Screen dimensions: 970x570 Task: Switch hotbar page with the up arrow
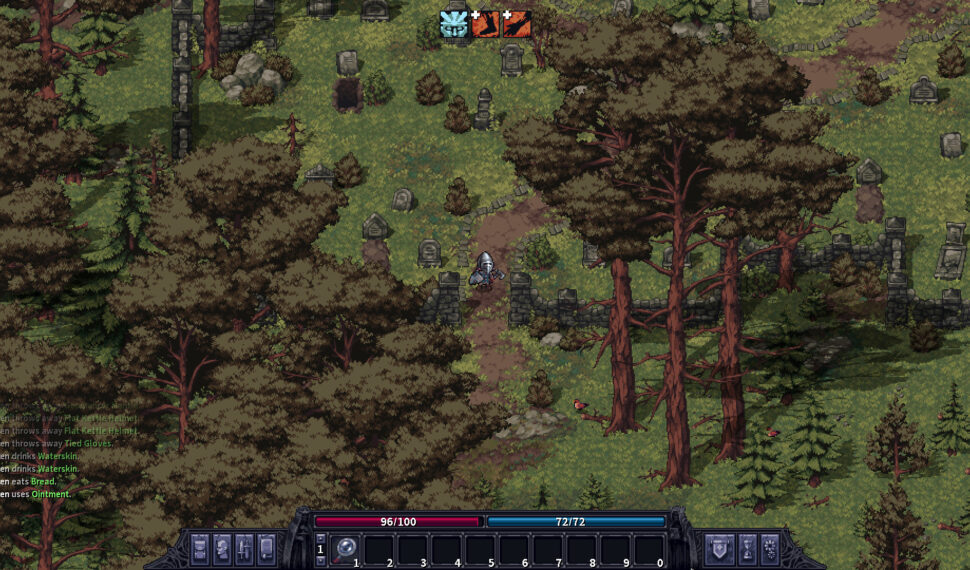click(x=321, y=538)
